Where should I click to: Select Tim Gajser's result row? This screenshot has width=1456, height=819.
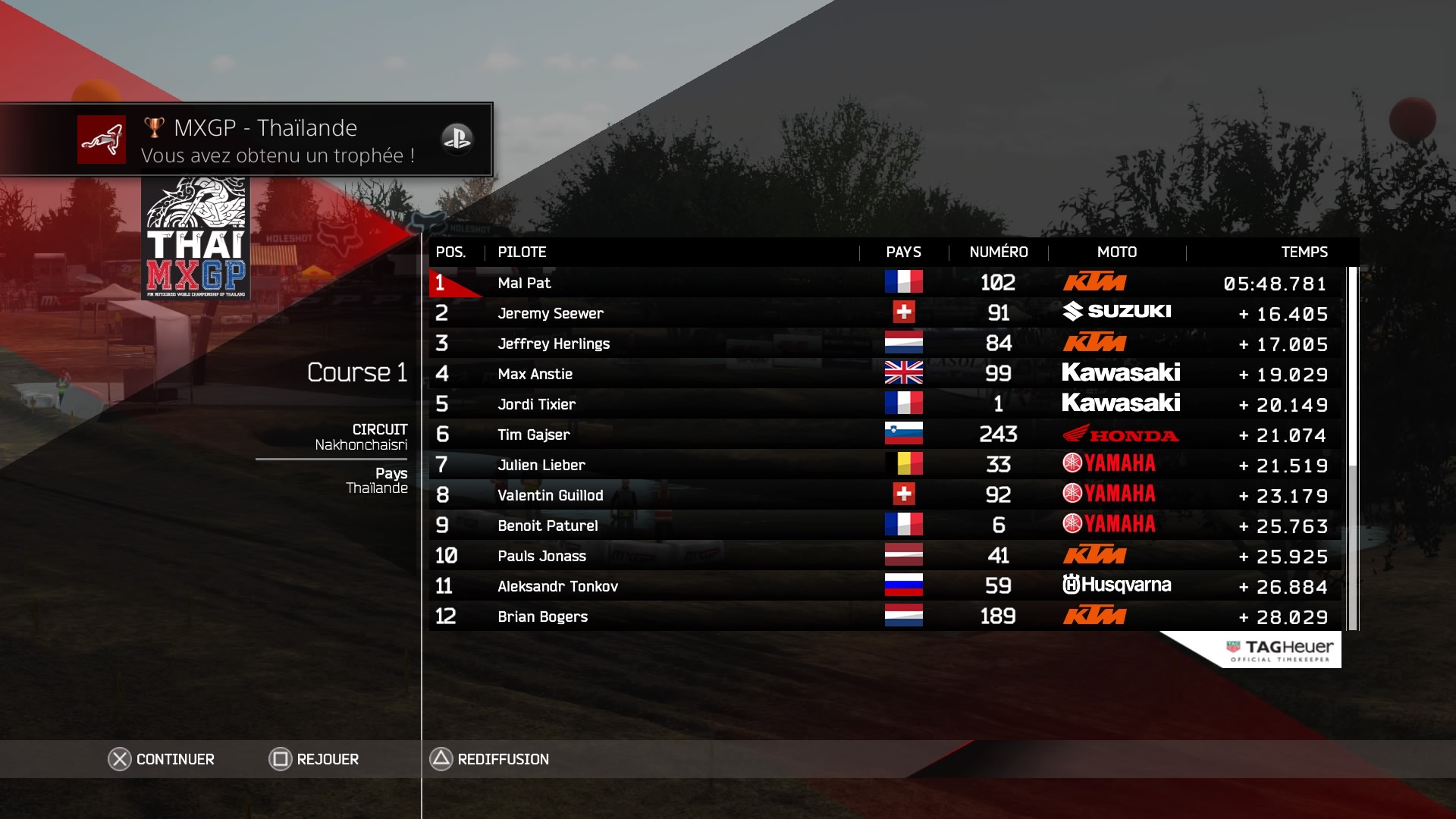pos(884,435)
